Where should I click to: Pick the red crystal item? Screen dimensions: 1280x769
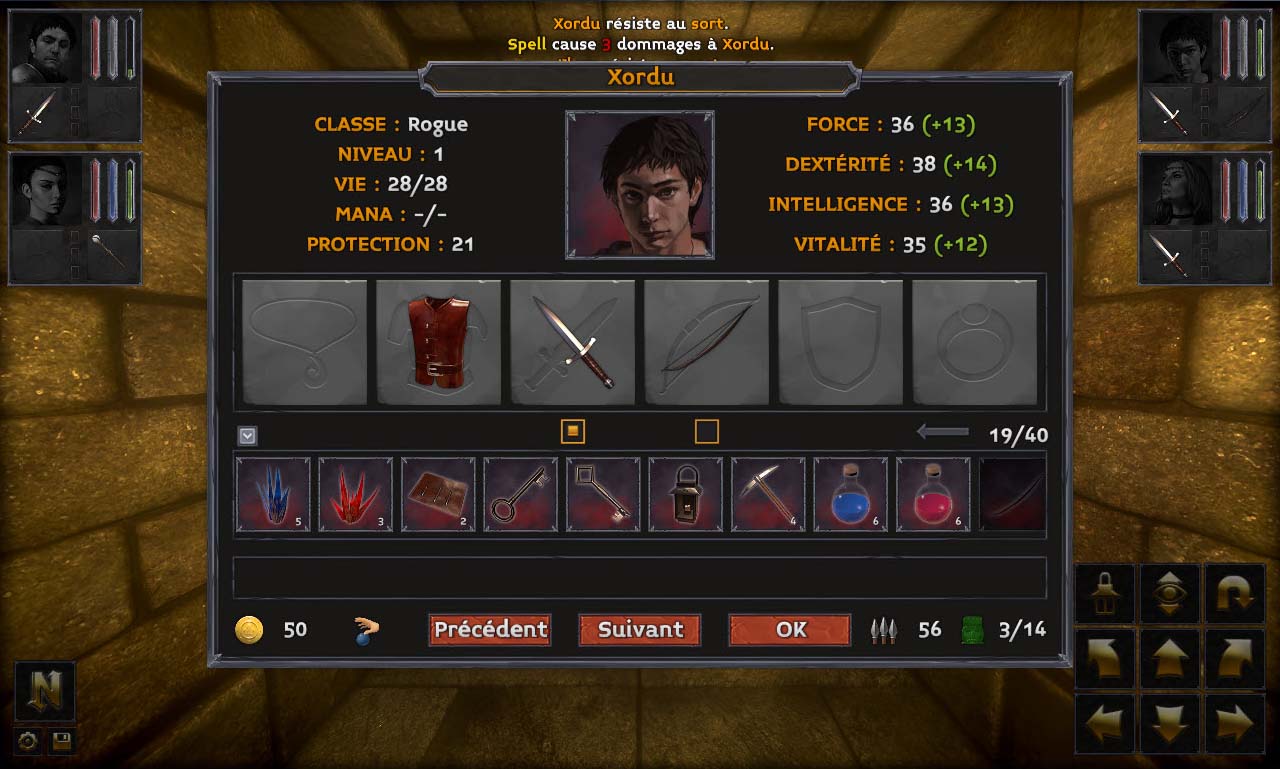356,494
